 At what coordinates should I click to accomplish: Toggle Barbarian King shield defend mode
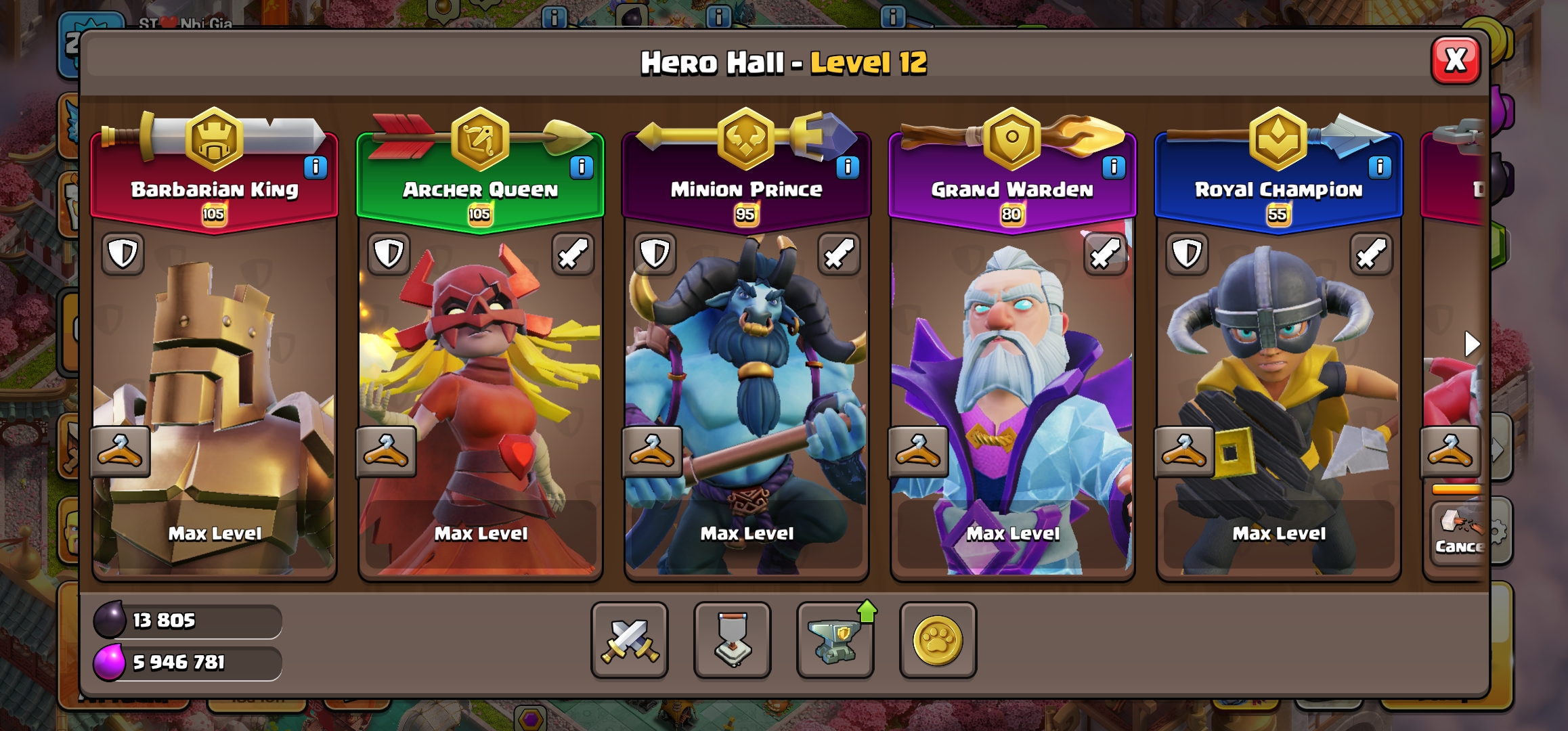(123, 254)
